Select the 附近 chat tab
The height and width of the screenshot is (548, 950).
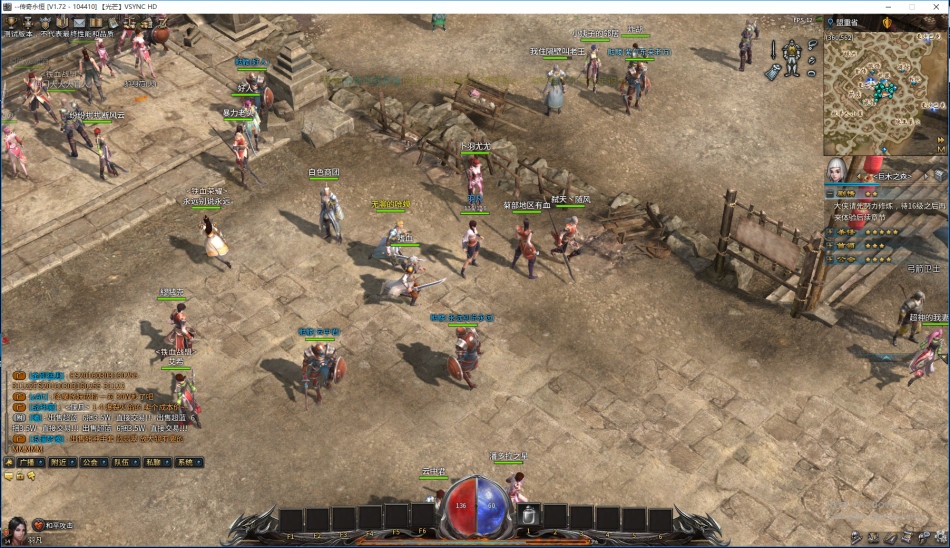coord(60,463)
